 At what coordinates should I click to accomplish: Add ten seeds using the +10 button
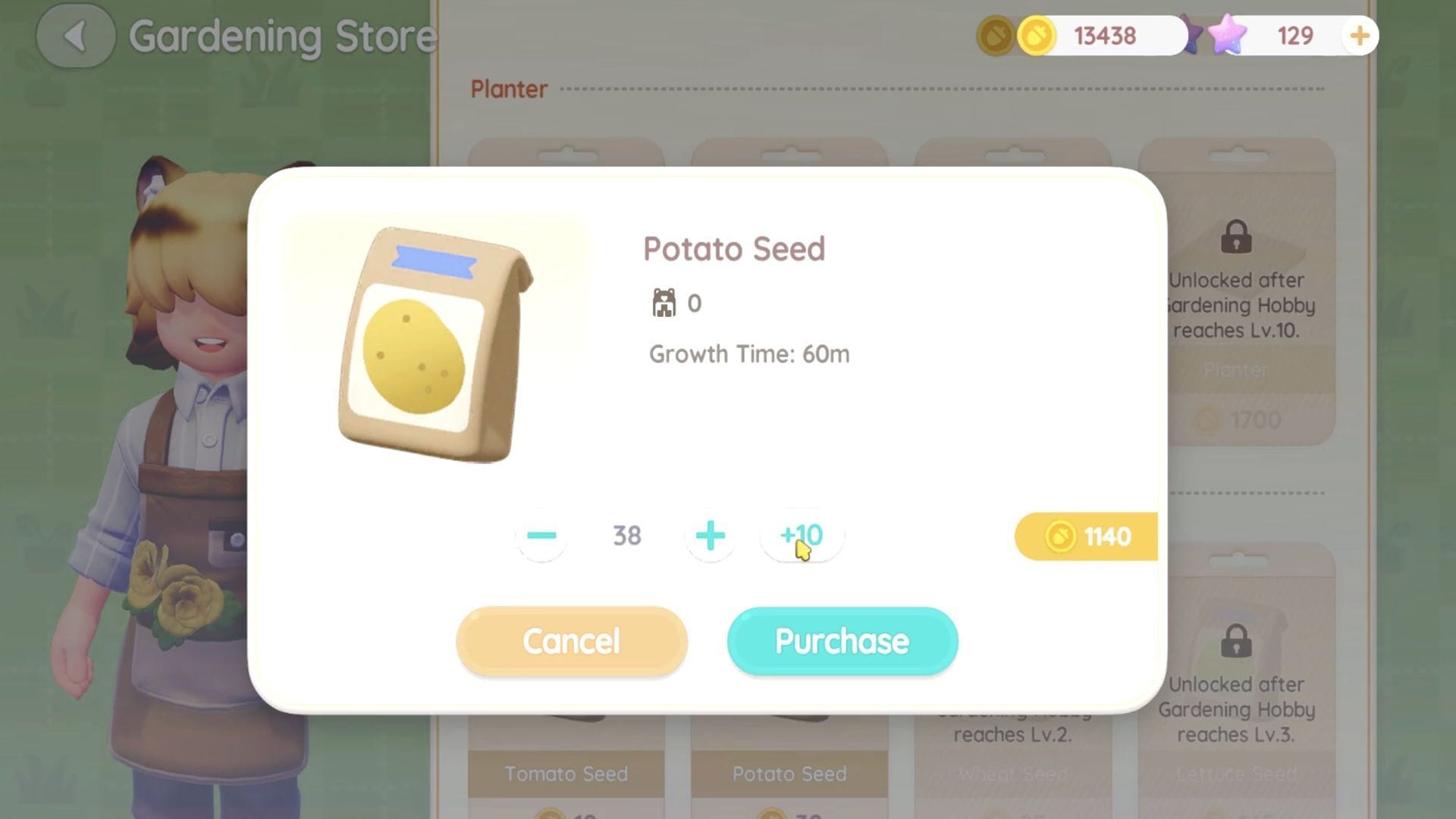coord(802,535)
